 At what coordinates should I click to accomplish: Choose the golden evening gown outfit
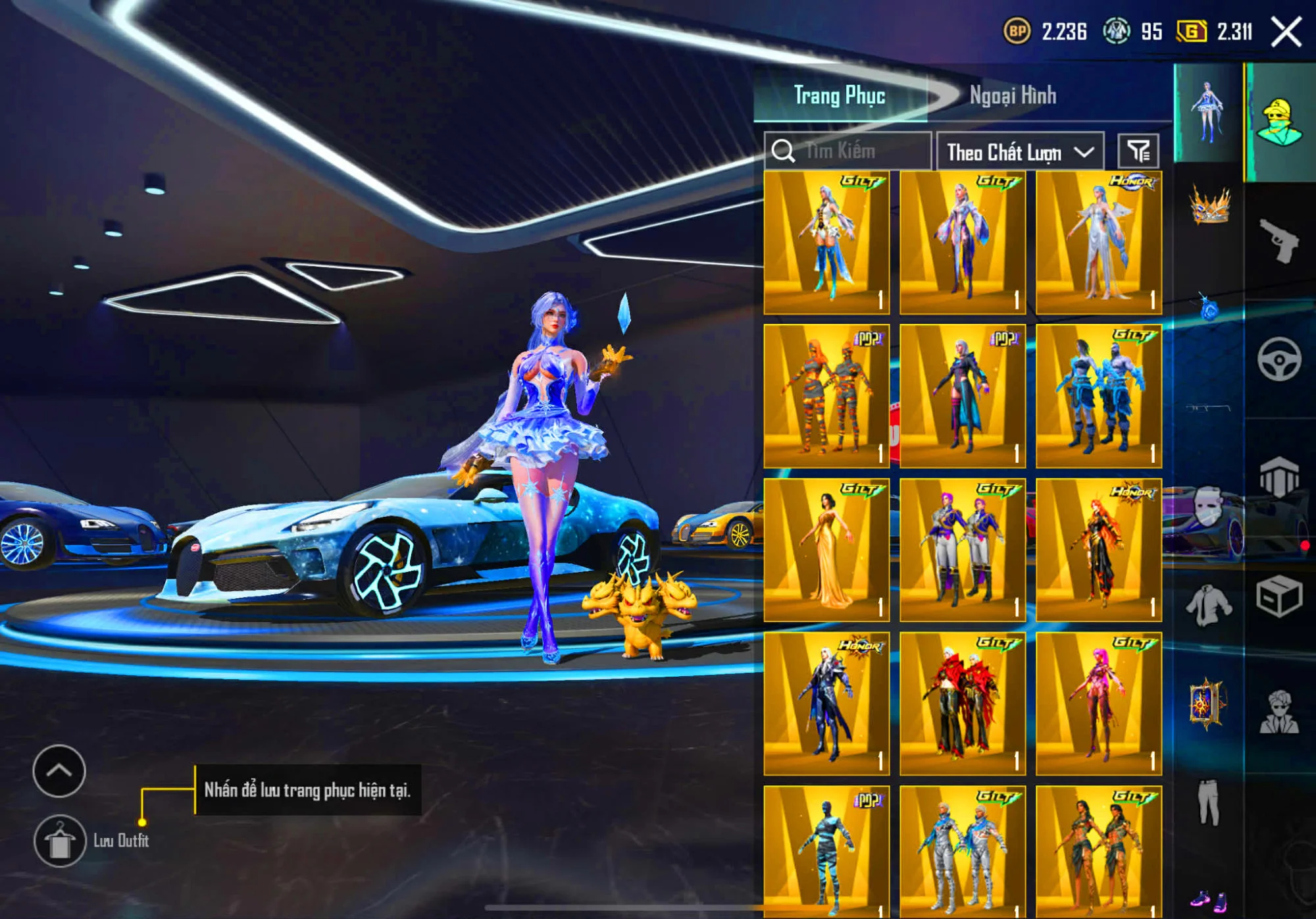(x=826, y=550)
